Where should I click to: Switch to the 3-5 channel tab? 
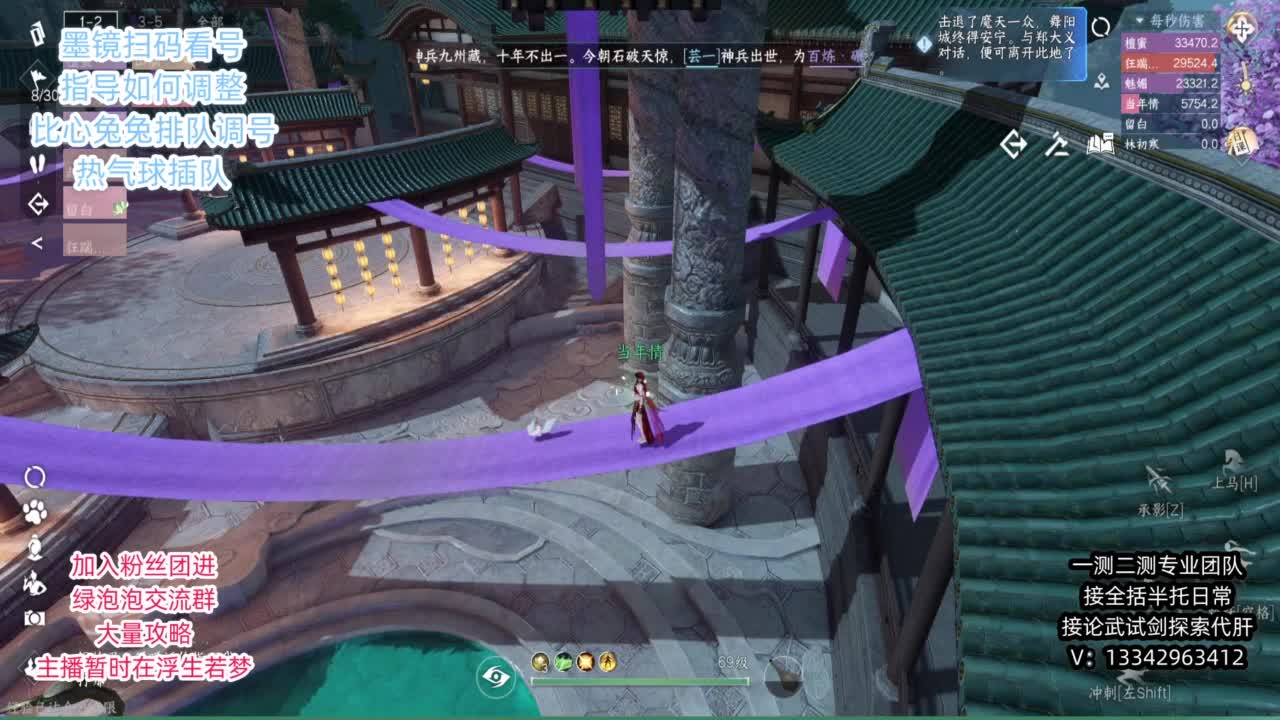click(x=150, y=22)
